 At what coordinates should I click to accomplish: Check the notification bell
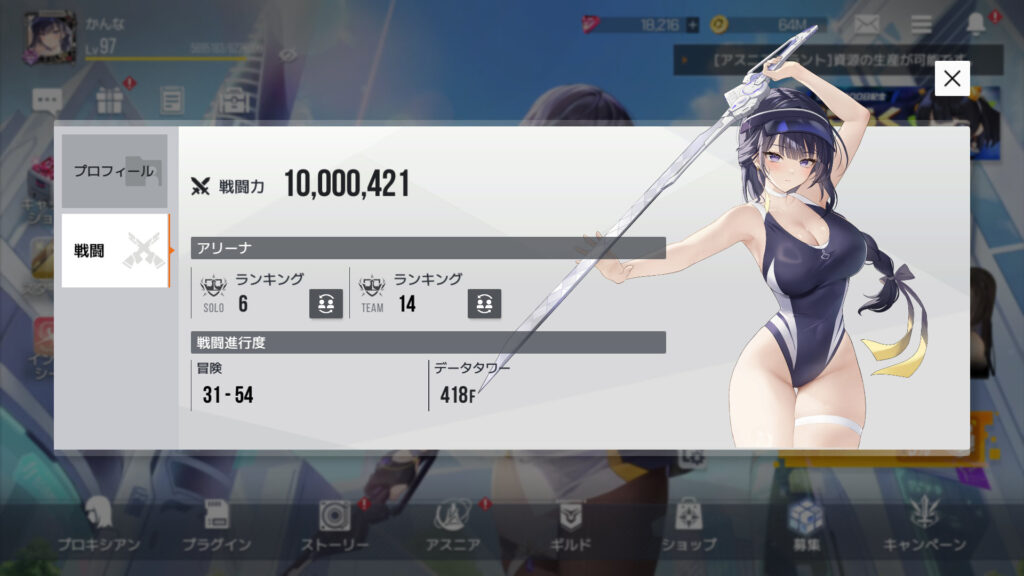point(976,24)
